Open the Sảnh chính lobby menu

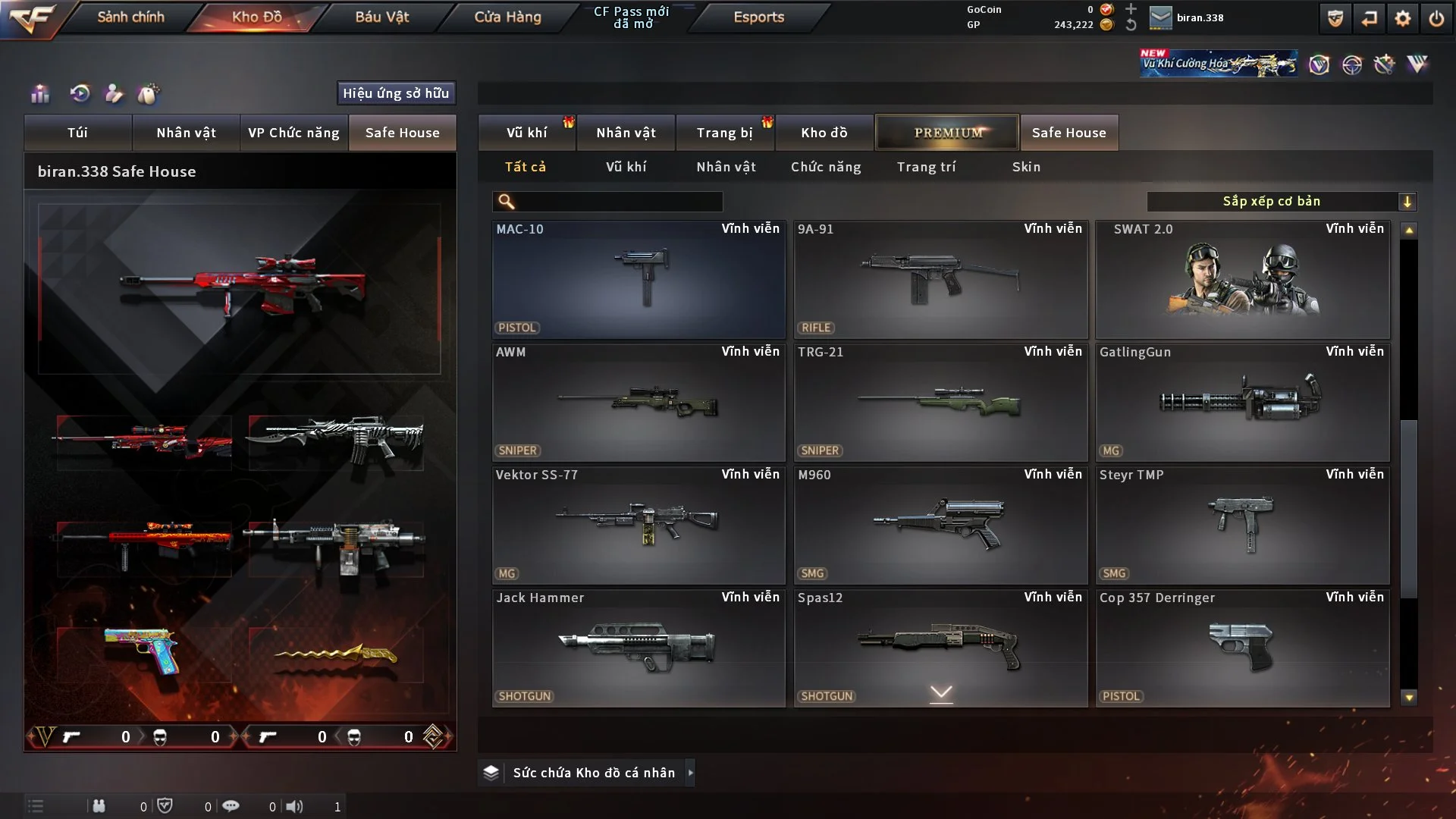pyautogui.click(x=130, y=17)
